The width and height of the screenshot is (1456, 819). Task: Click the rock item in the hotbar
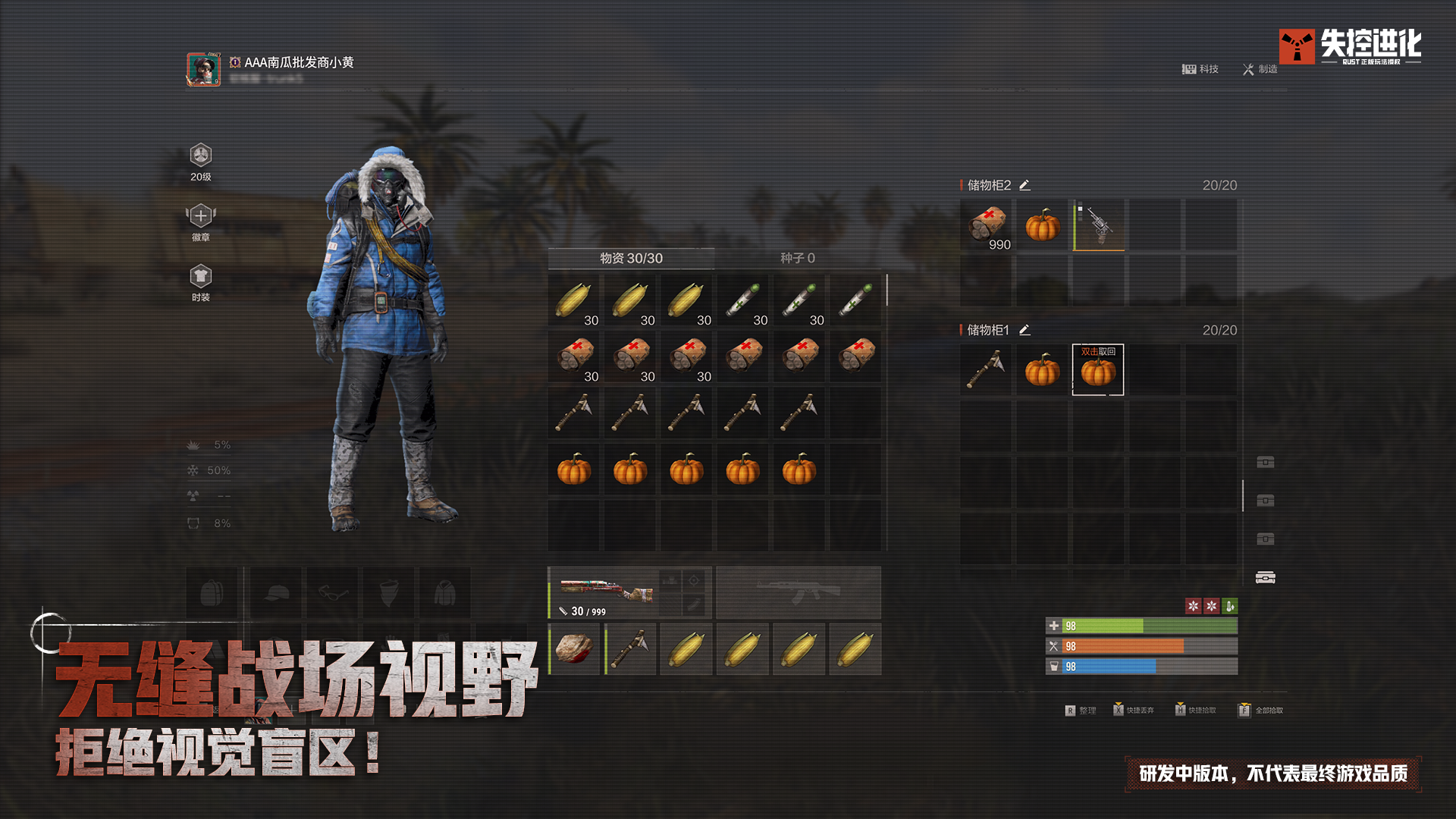pyautogui.click(x=574, y=648)
